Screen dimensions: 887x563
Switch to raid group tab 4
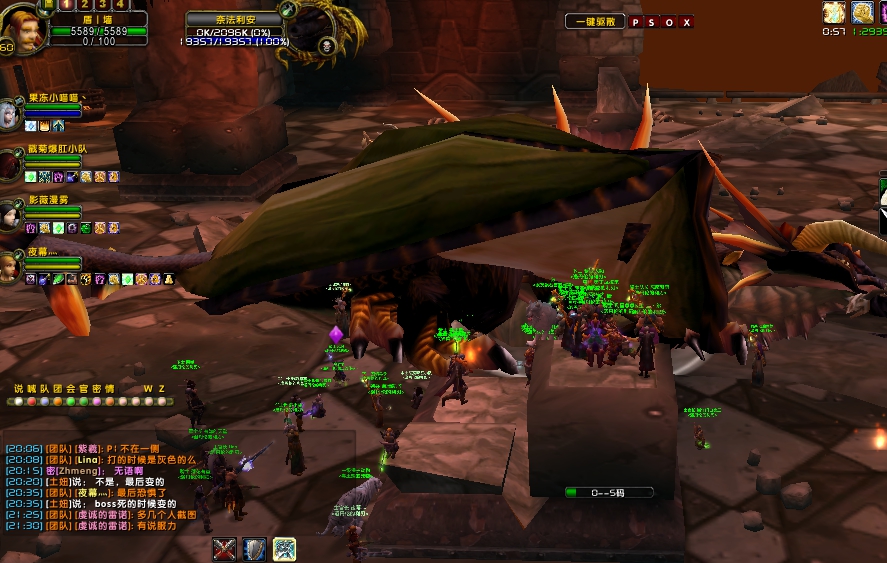coord(120,5)
